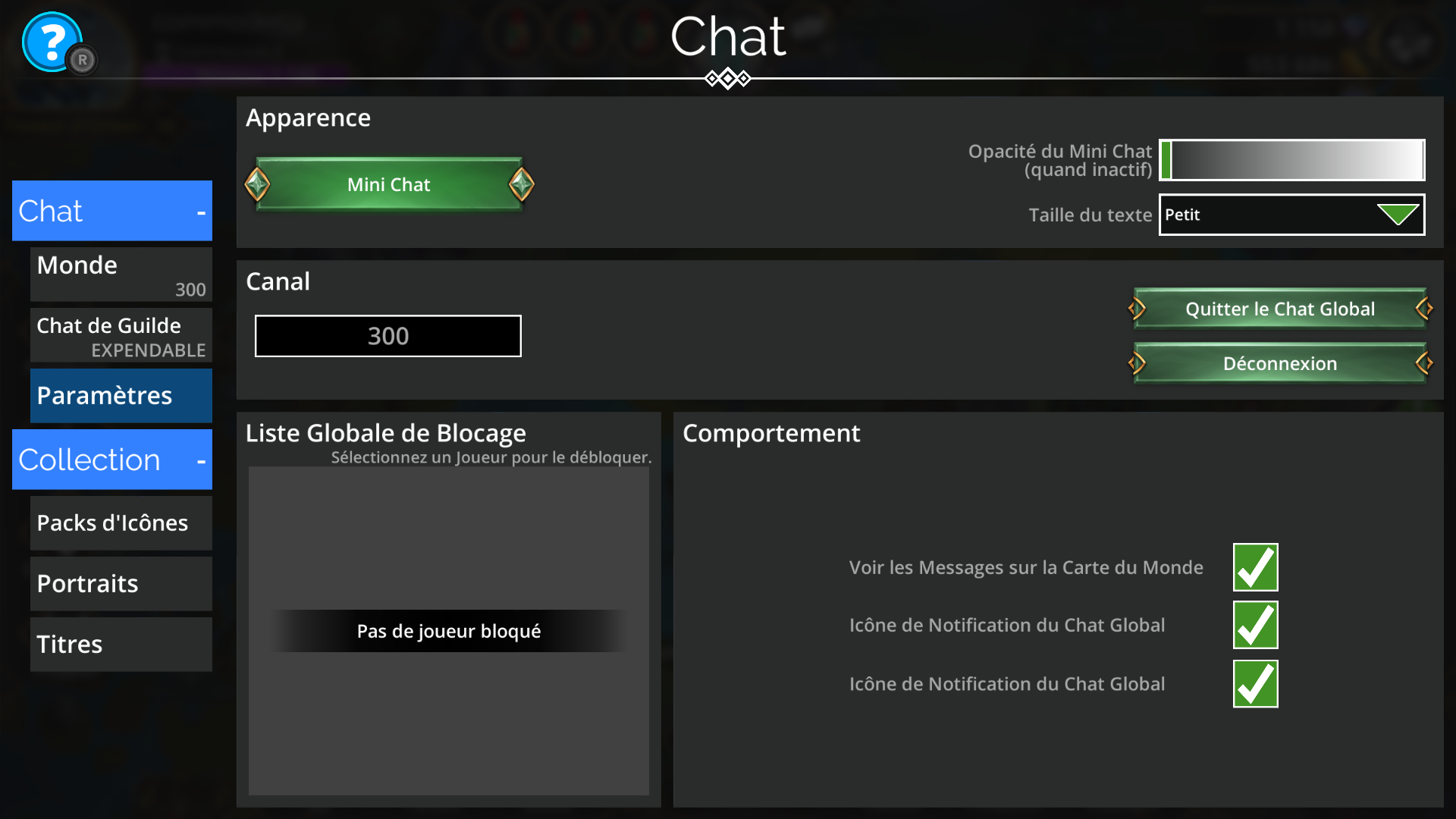Screen dimensions: 1456x819
Task: Click the Déconnexion button
Action: pos(1280,363)
